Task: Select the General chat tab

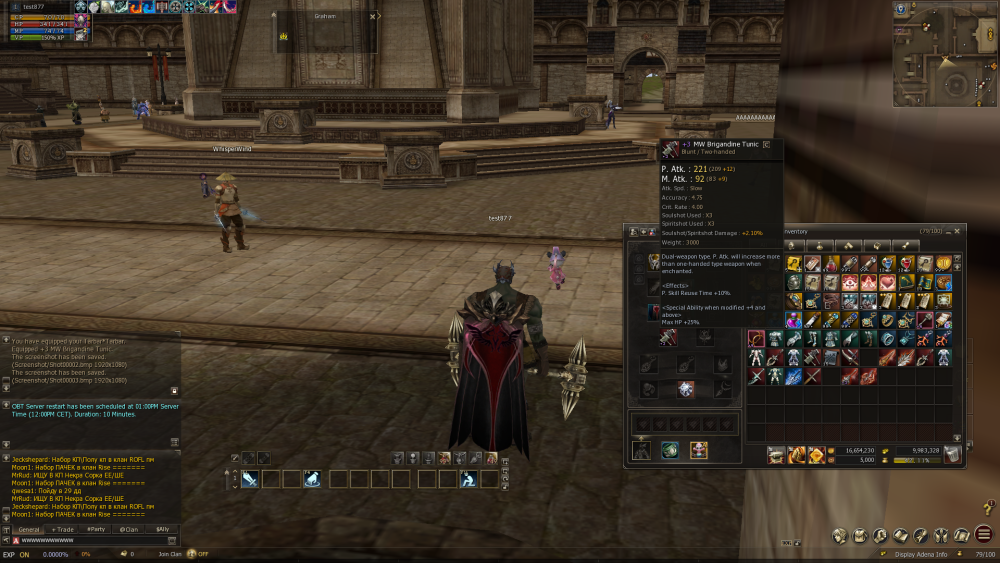Action: pyautogui.click(x=29, y=529)
